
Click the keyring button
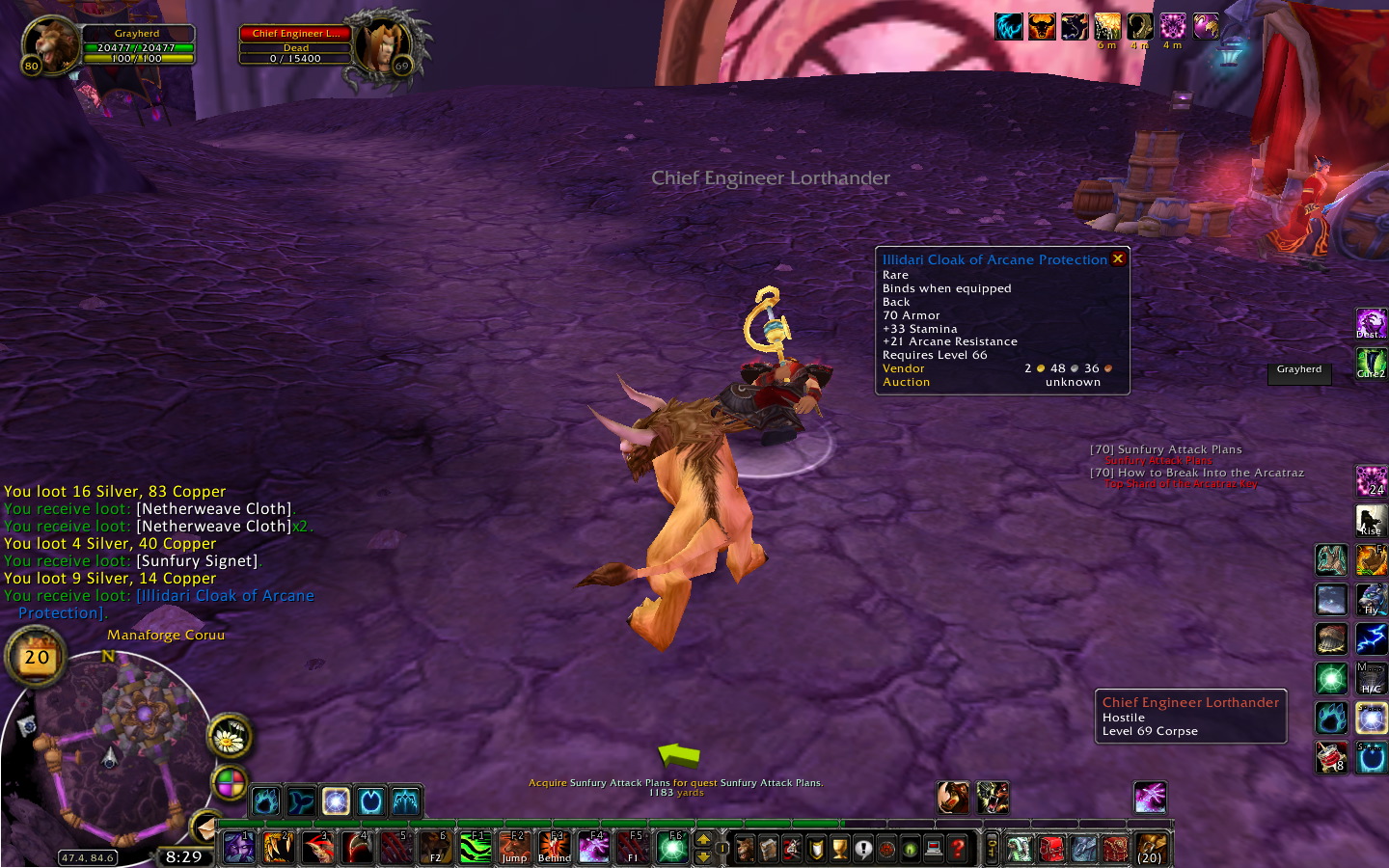992,849
